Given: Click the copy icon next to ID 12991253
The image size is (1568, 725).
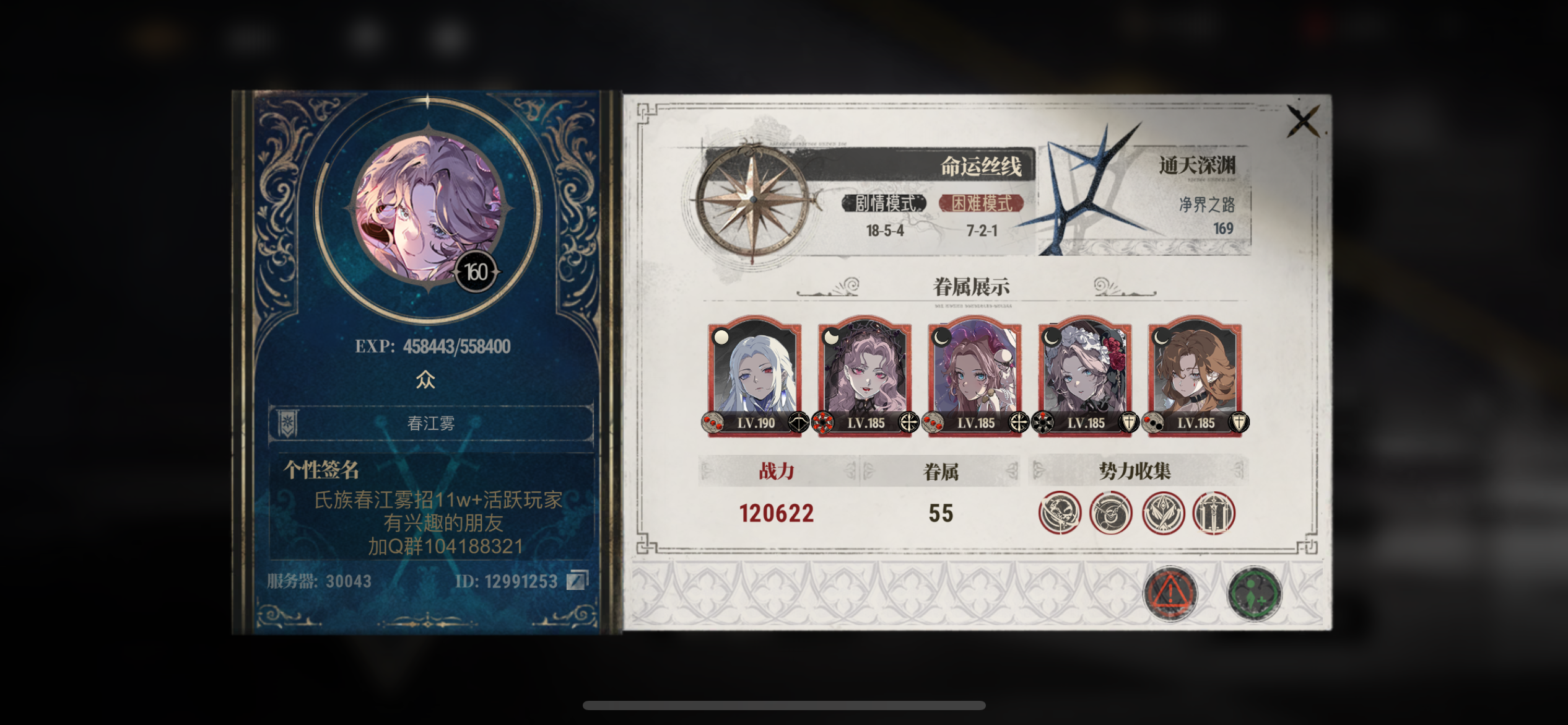Looking at the screenshot, I should 580,581.
